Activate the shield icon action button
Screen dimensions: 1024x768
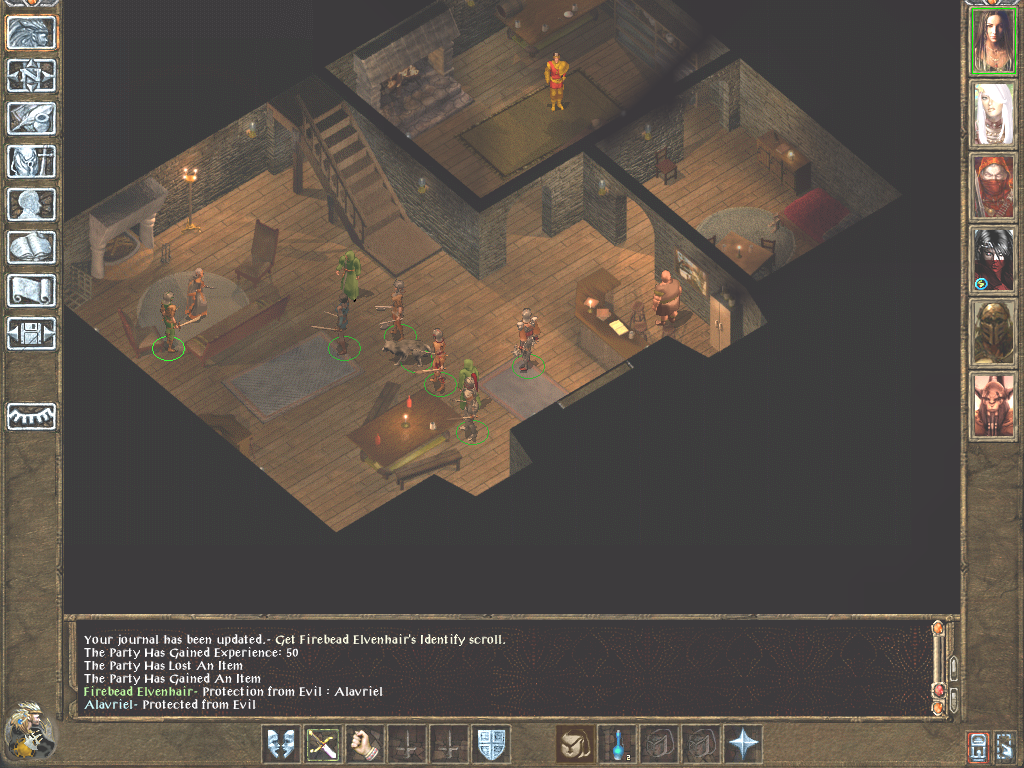coord(491,744)
